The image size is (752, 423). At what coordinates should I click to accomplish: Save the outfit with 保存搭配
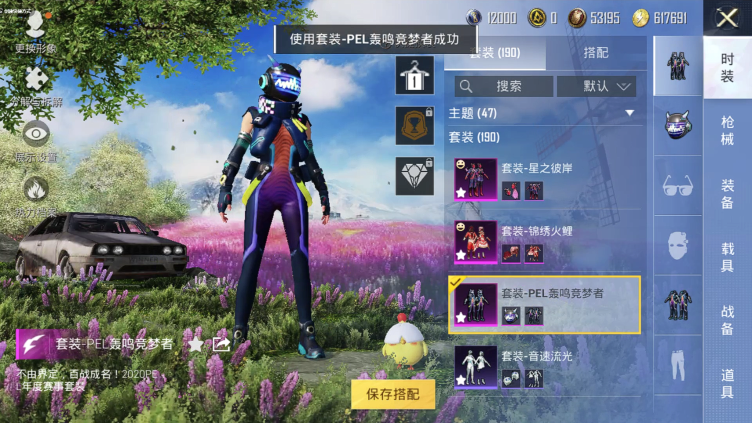tap(393, 393)
